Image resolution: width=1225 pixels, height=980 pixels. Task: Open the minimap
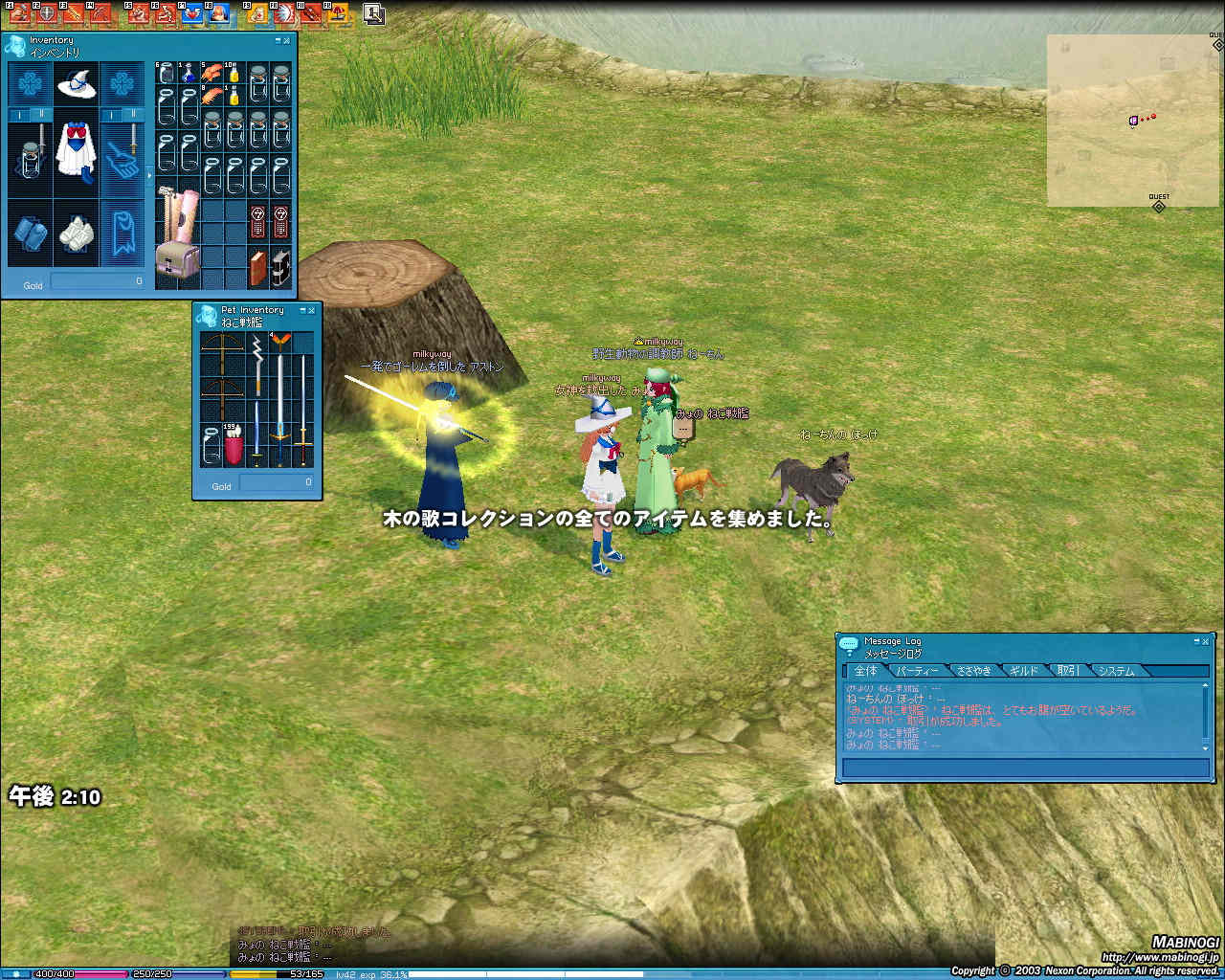(x=1132, y=121)
